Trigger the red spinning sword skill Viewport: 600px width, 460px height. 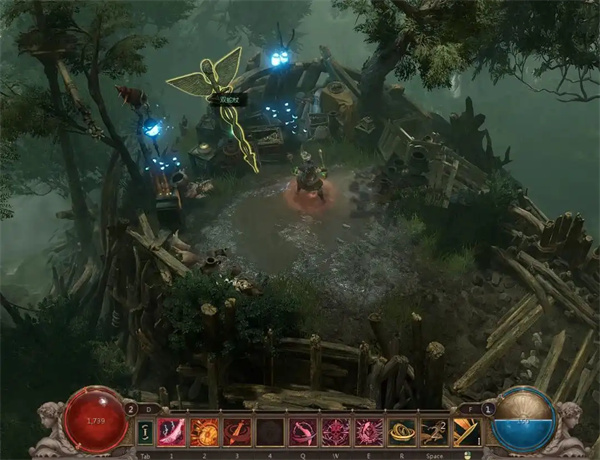(x=237, y=431)
